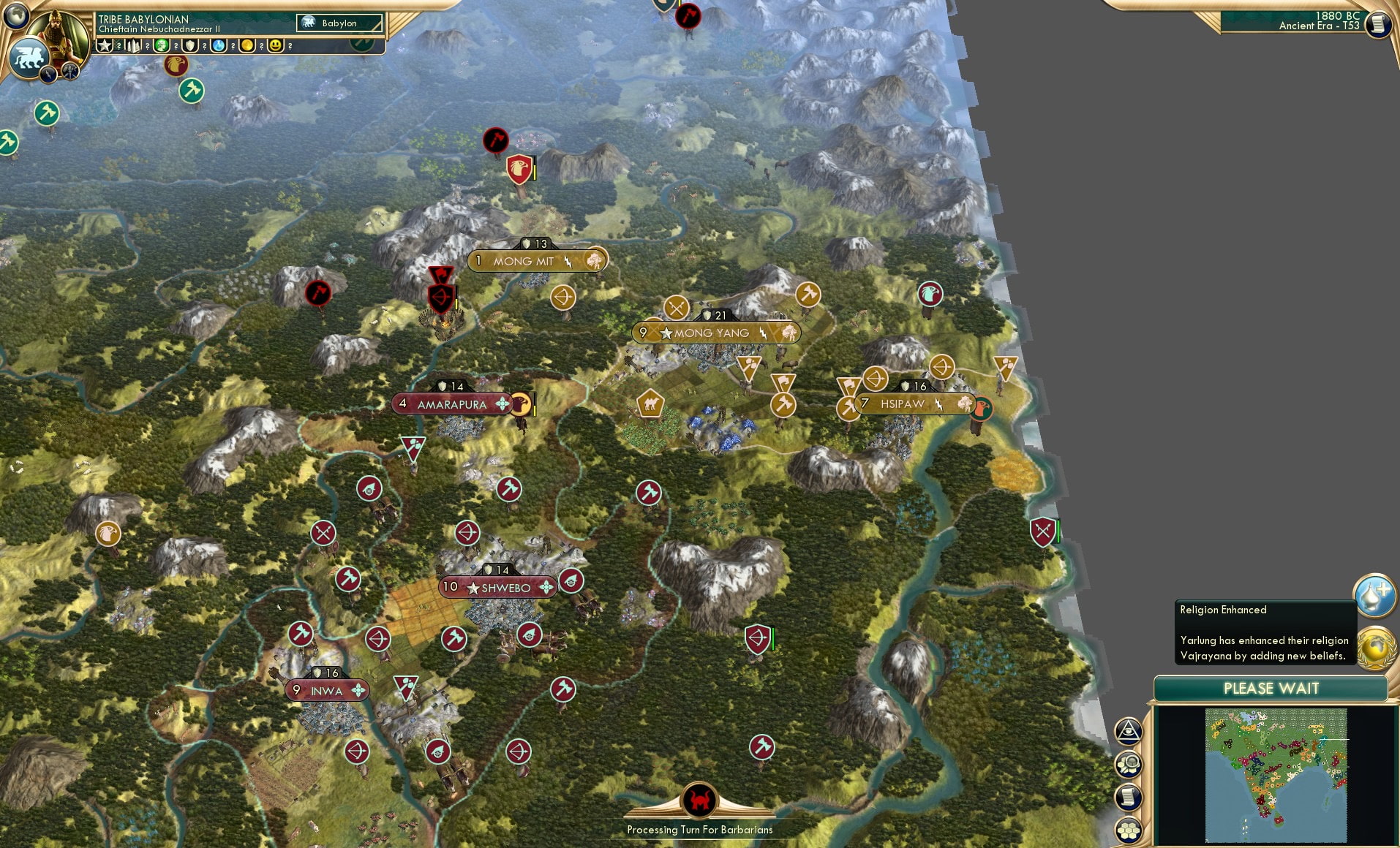This screenshot has height=848, width=1400.
Task: Click the gold coin icon on the top bar
Action: click(249, 46)
